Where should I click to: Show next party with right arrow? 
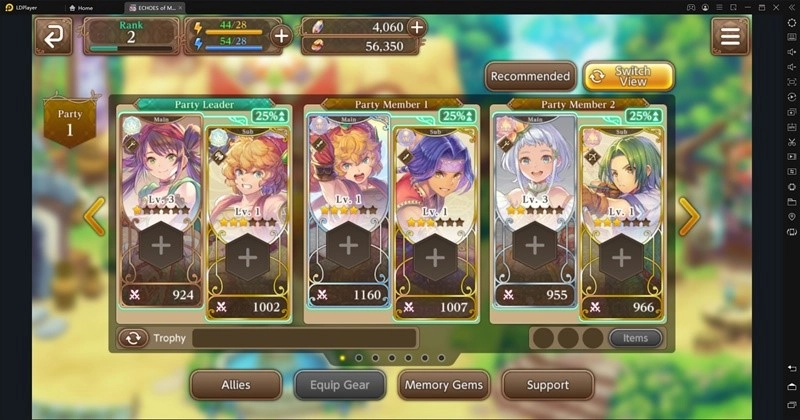click(689, 216)
